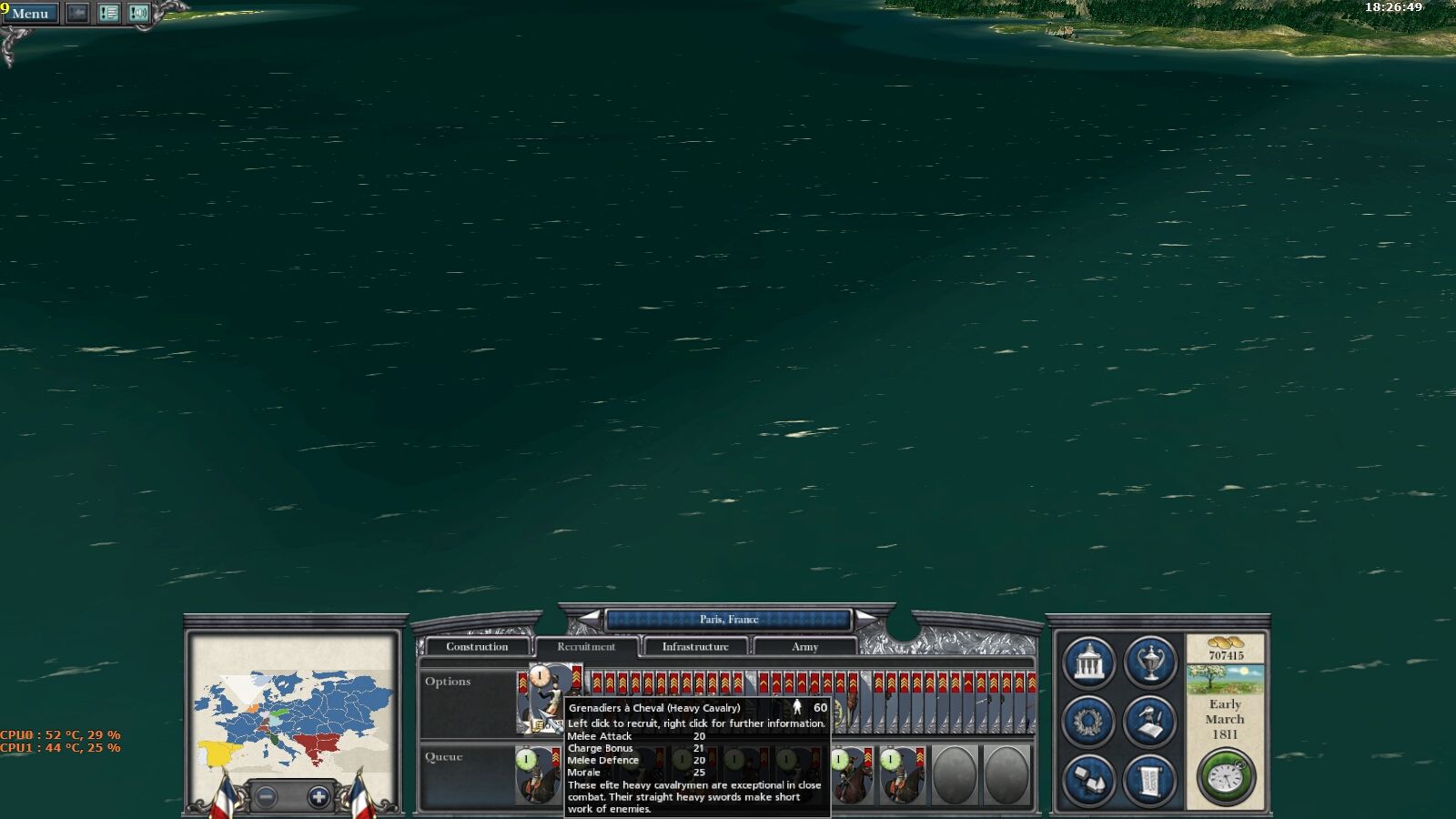End the turn with the pocket watch
This screenshot has width=1456, height=819.
tap(1226, 777)
